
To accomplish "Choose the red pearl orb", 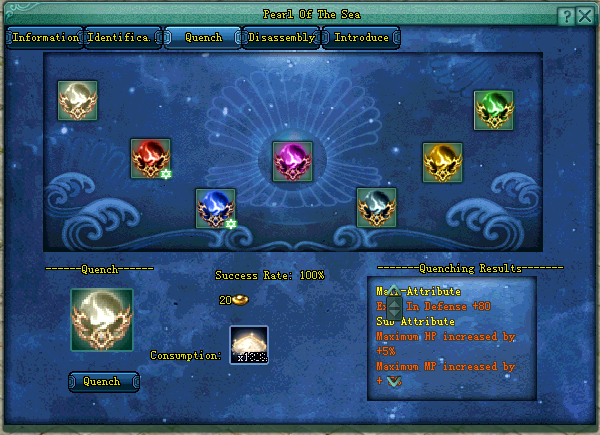I will tap(150, 158).
